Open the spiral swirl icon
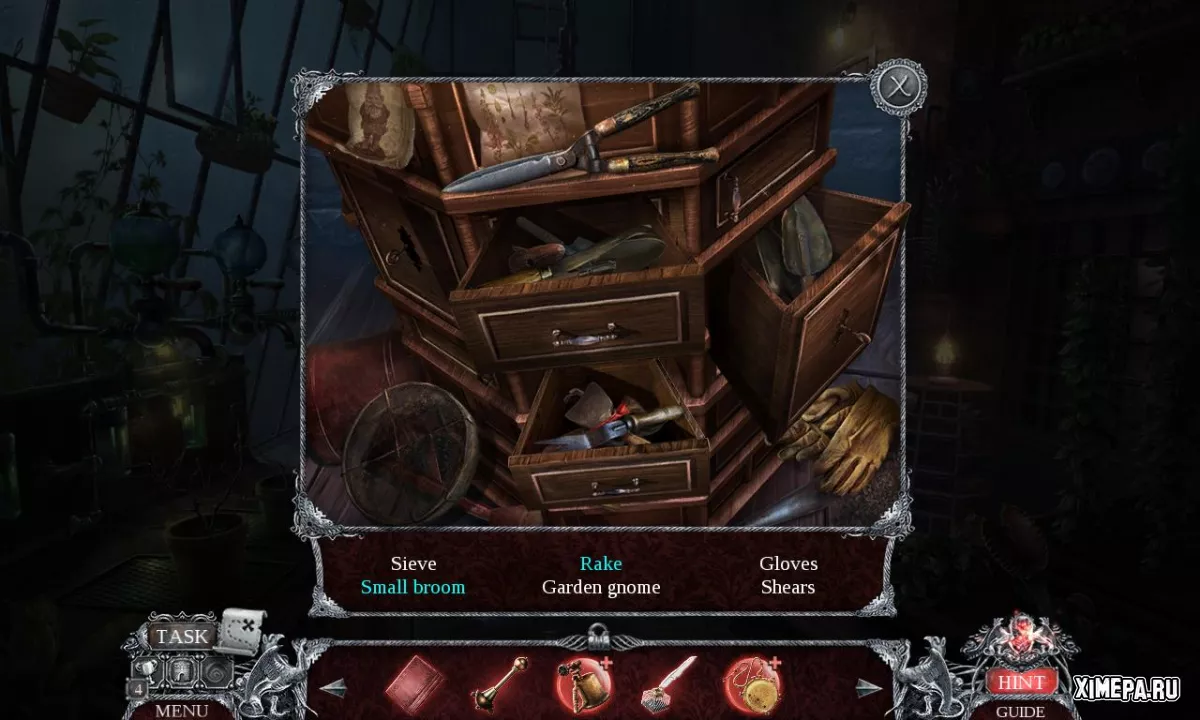 point(216,669)
